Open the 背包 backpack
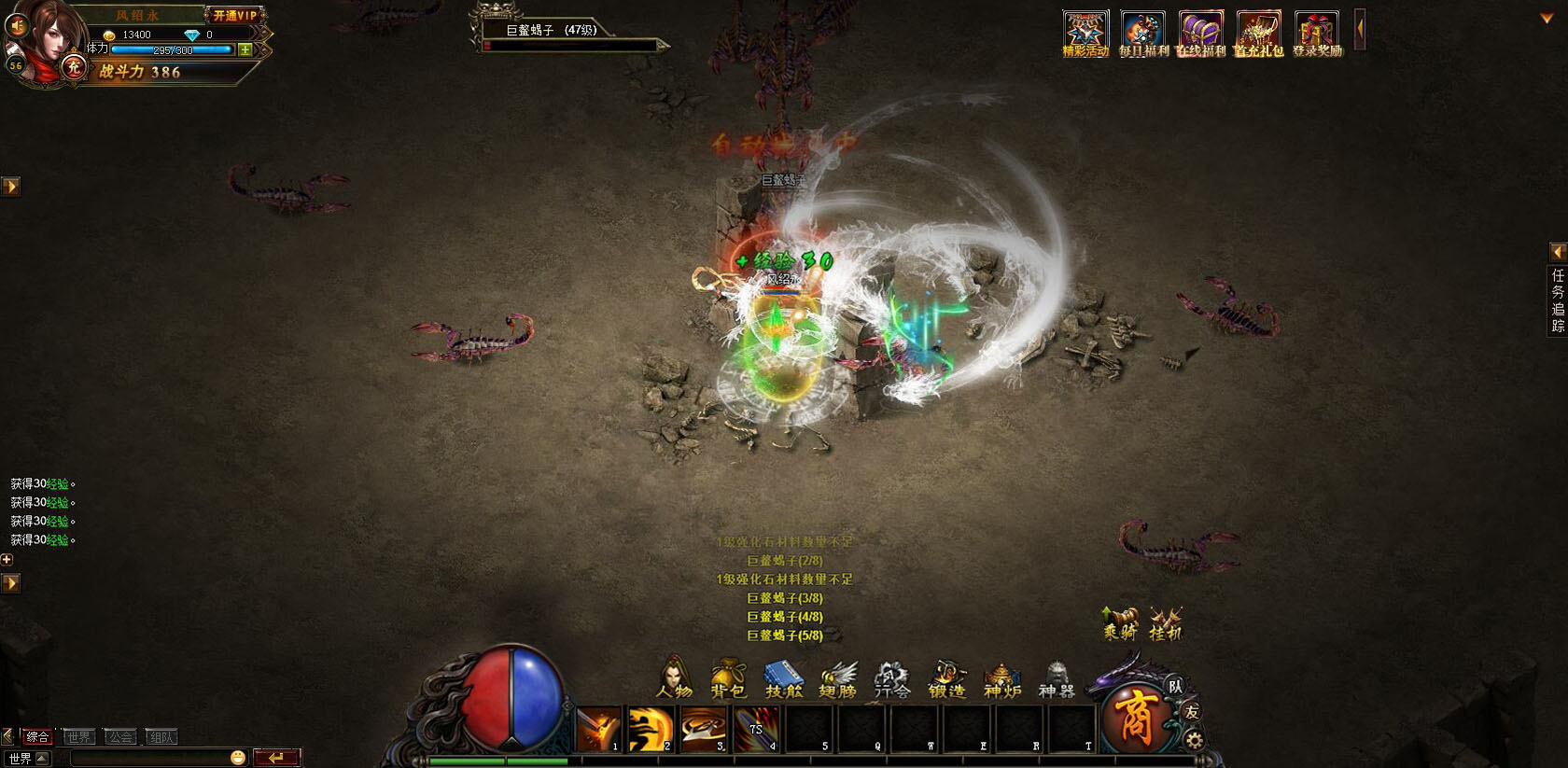Image resolution: width=1568 pixels, height=768 pixels. (x=728, y=678)
